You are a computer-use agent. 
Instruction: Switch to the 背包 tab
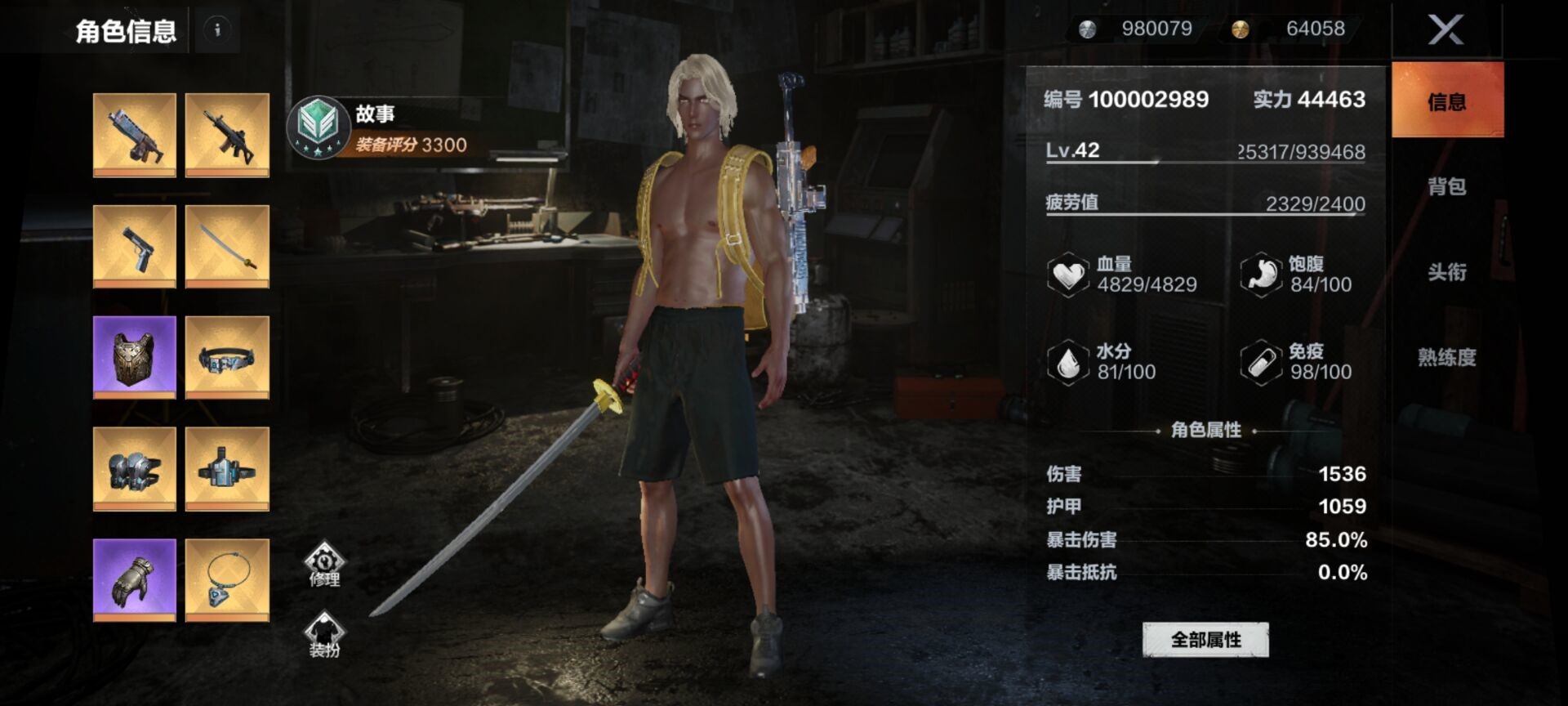(1446, 187)
